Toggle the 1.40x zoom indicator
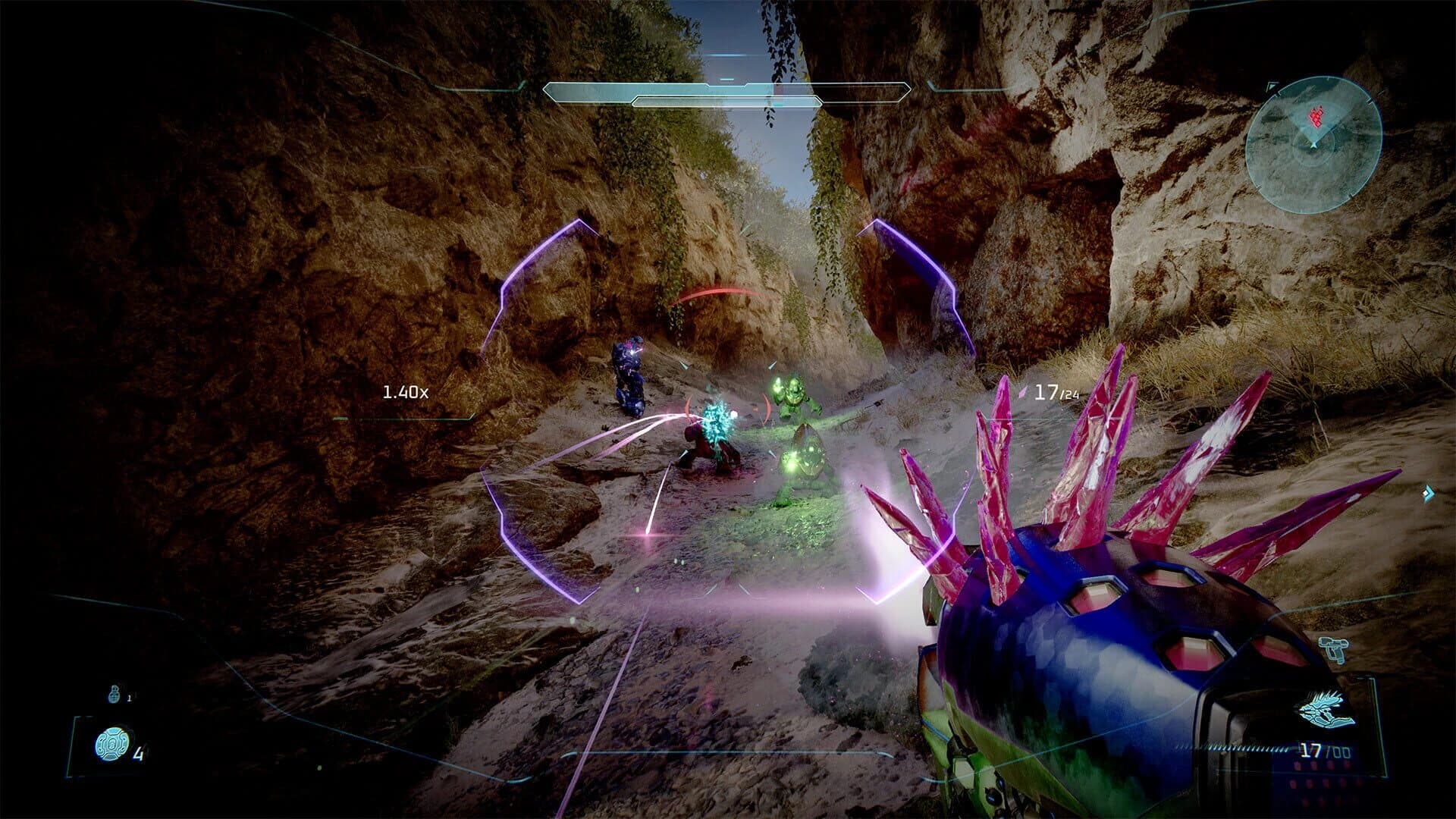This screenshot has height=819, width=1456. (x=404, y=391)
